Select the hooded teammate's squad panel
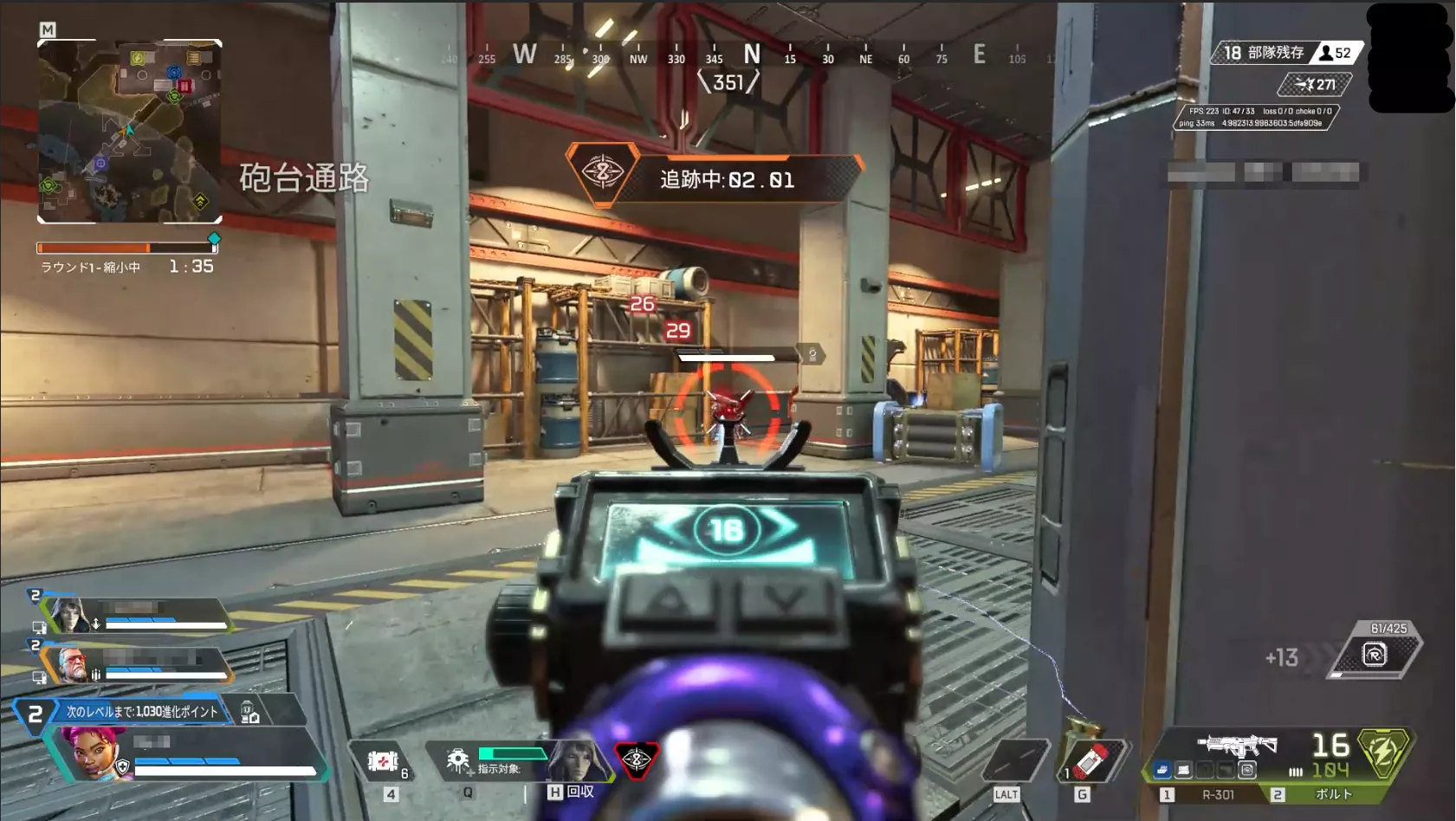Screen dimensions: 1456x821 [139, 613]
